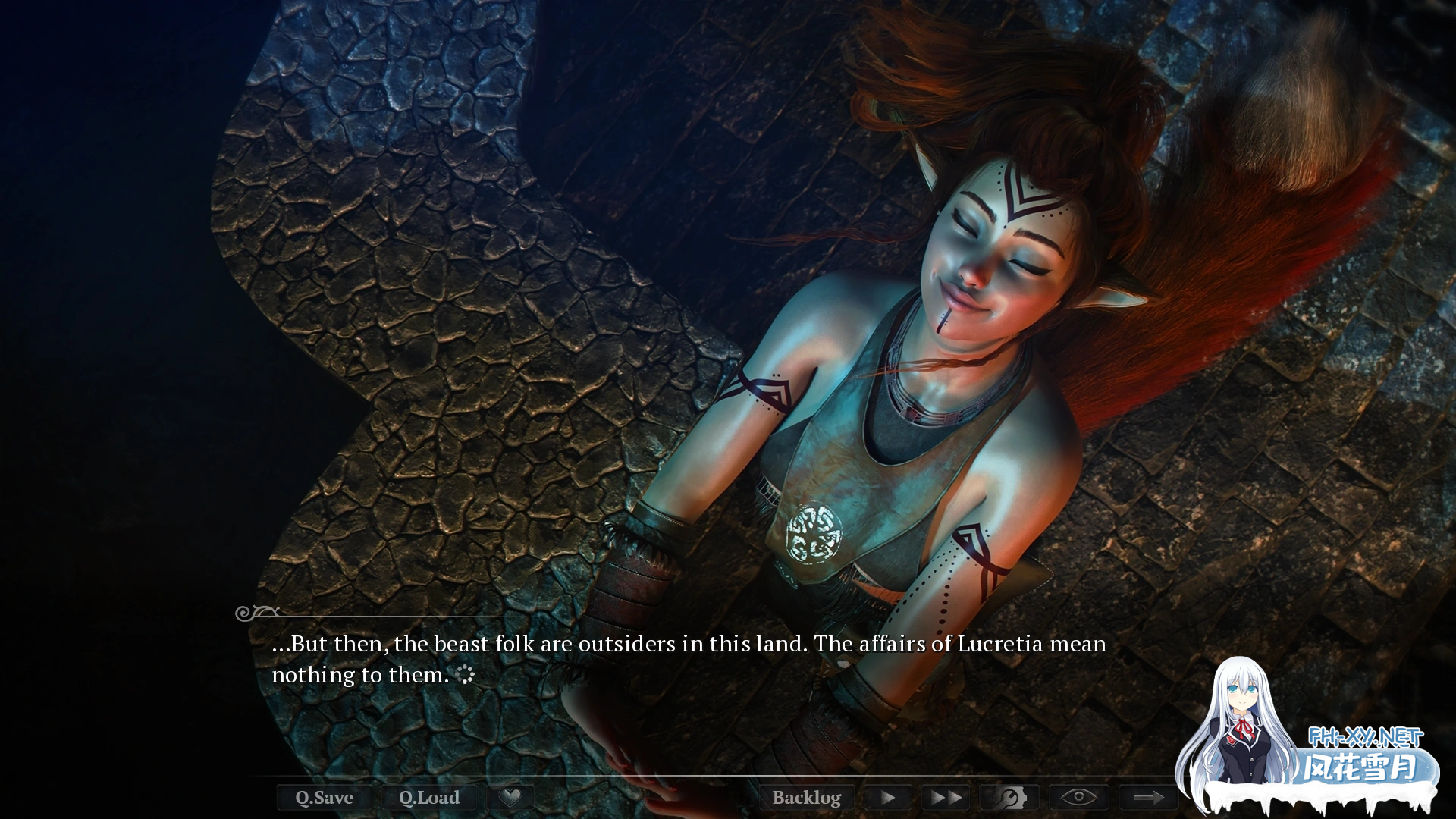Open the Backlog of past dialogue

(x=806, y=798)
